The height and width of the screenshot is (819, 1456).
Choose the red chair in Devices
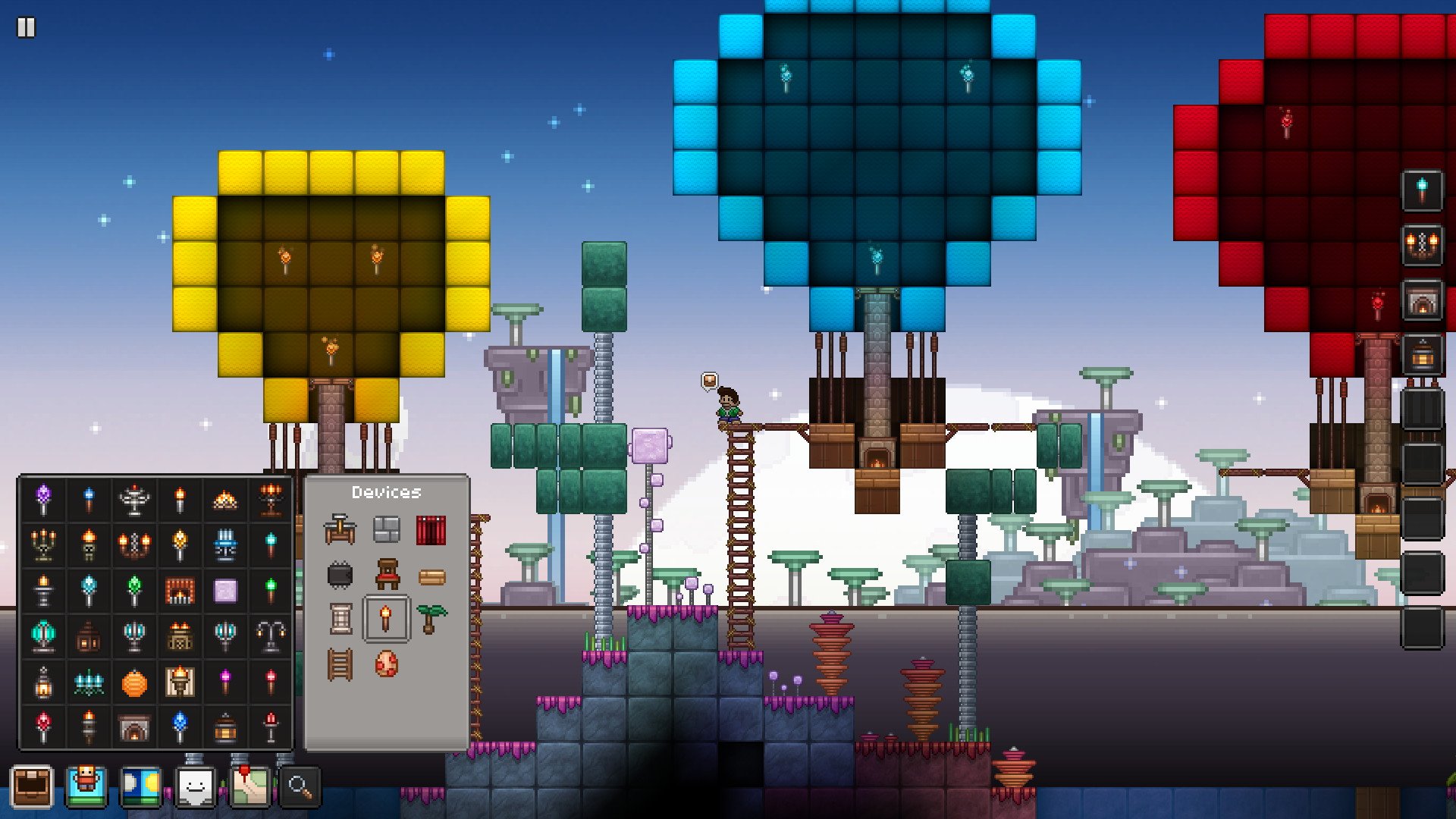click(387, 573)
